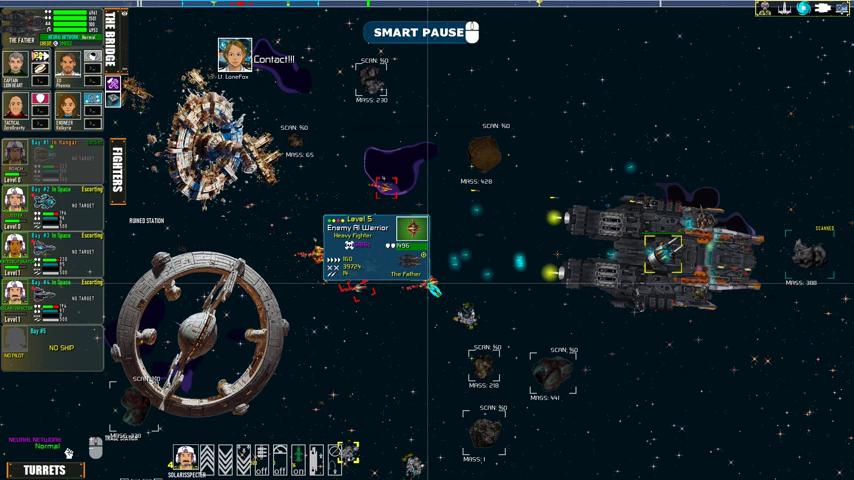The image size is (854, 480).
Task: Click the SolarisSpecter pilot portrait in bottom bar
Action: (185, 457)
